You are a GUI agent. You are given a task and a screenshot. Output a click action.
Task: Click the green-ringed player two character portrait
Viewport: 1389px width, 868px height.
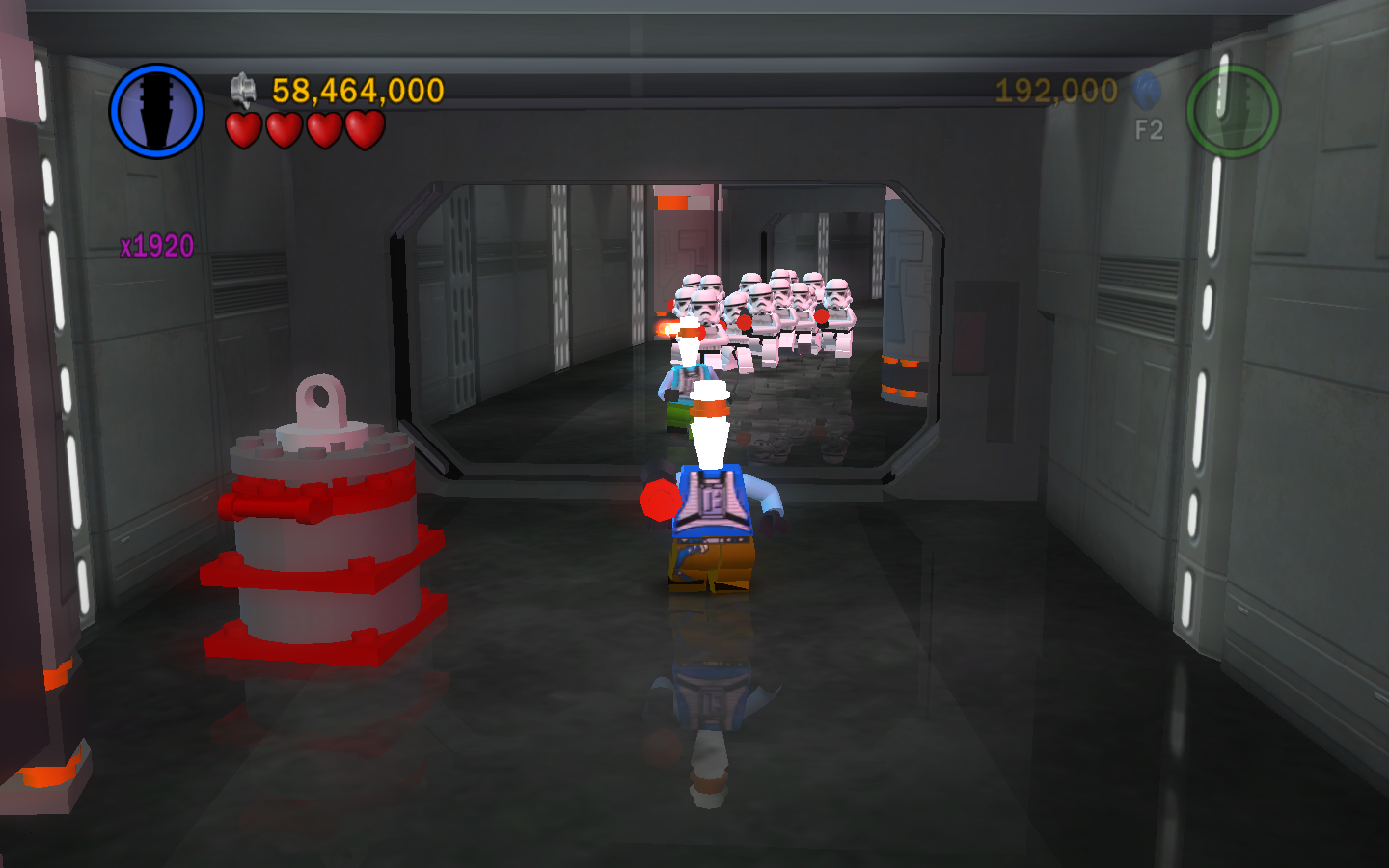(1232, 111)
